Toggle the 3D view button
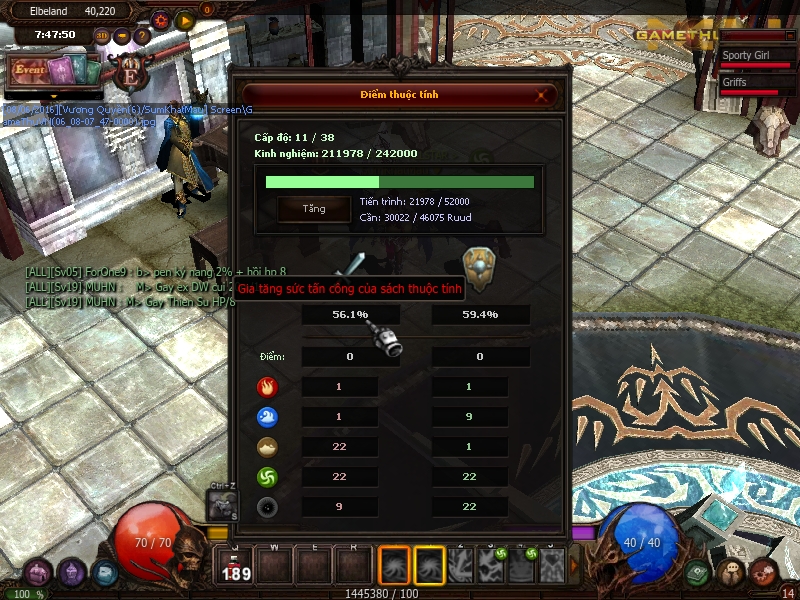 (102, 36)
